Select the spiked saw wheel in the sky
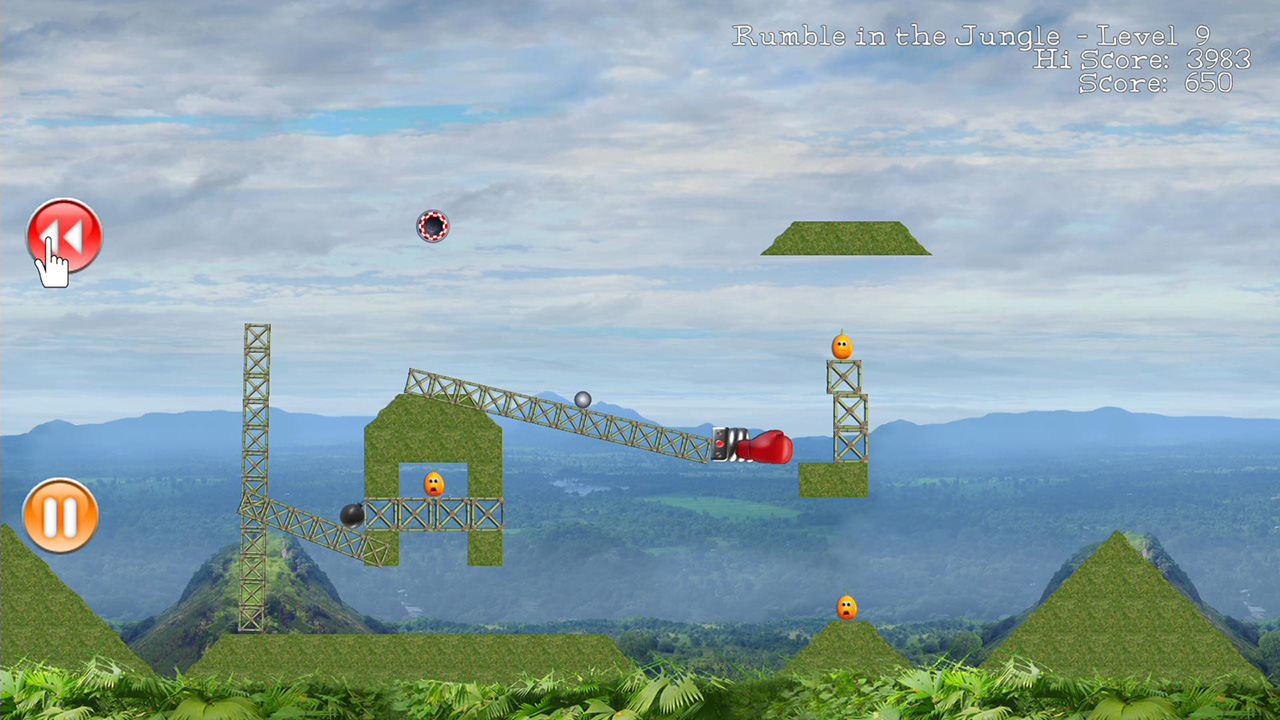Viewport: 1280px width, 720px height. coord(432,226)
